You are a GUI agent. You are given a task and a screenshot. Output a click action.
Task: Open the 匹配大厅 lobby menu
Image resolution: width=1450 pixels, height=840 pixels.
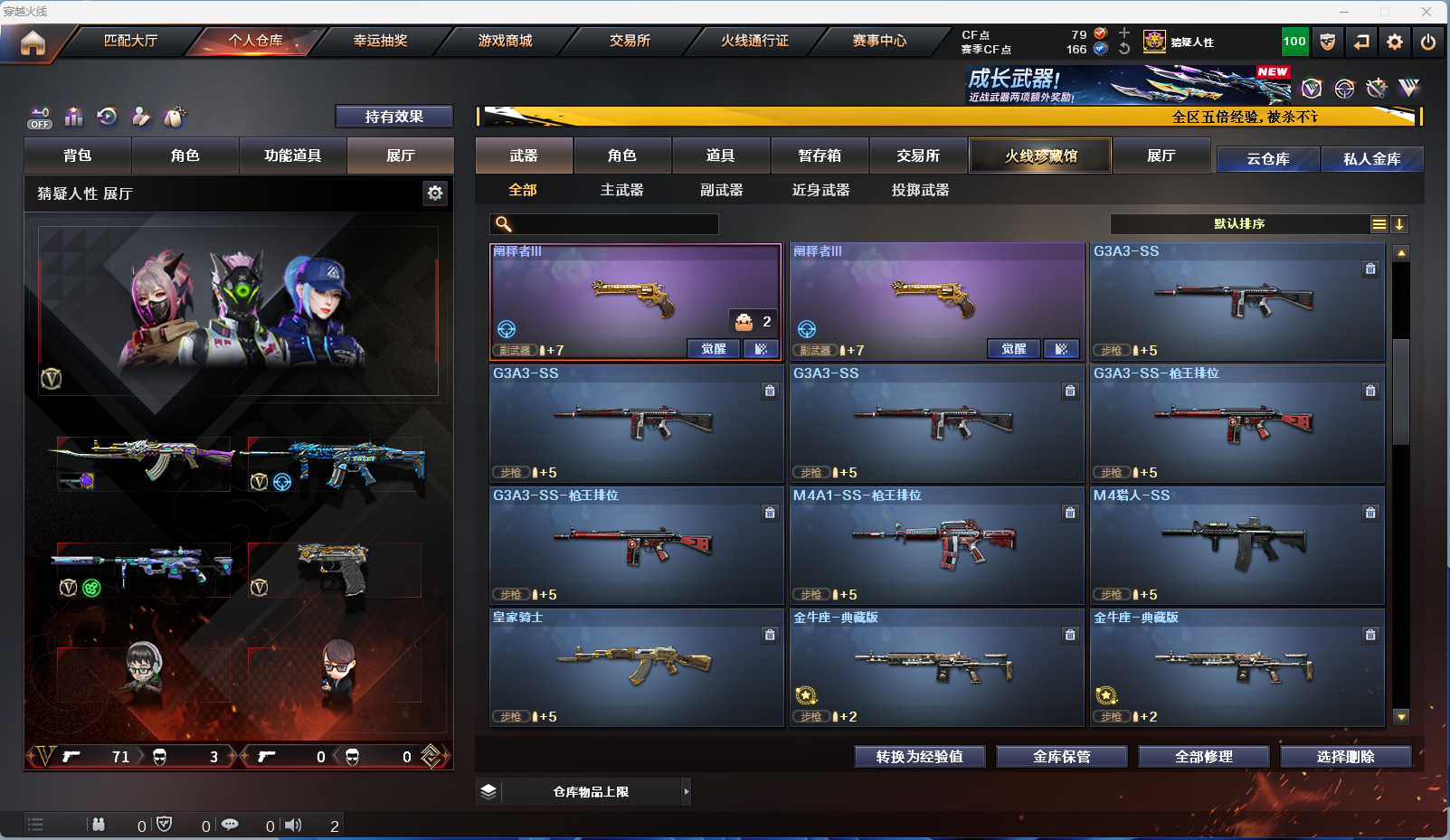[130, 41]
